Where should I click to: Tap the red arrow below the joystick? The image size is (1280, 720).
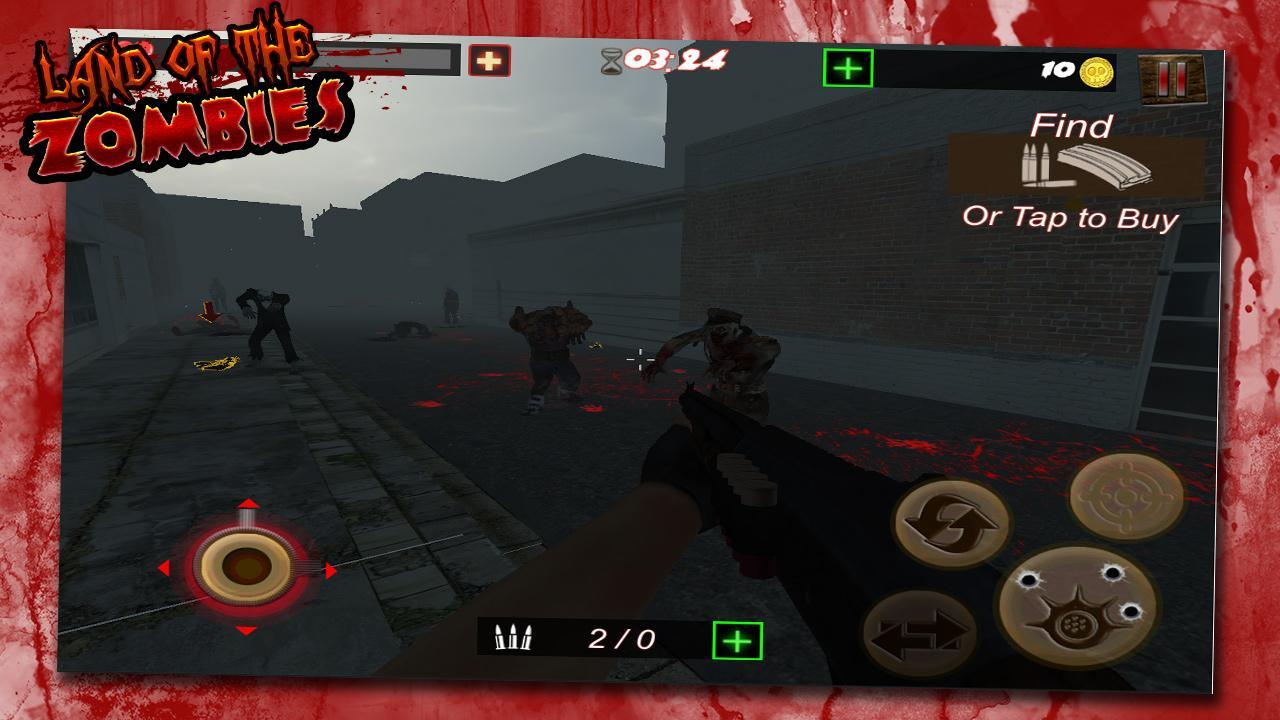248,630
